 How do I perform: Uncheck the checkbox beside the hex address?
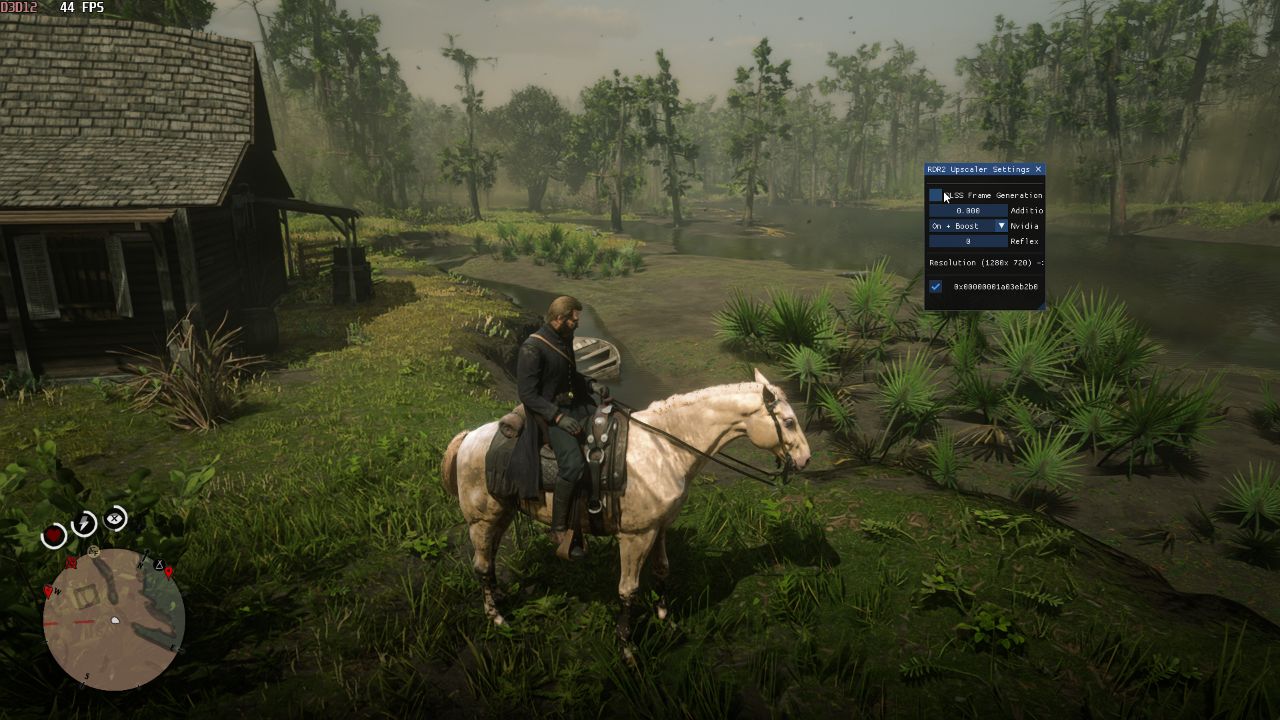[935, 287]
